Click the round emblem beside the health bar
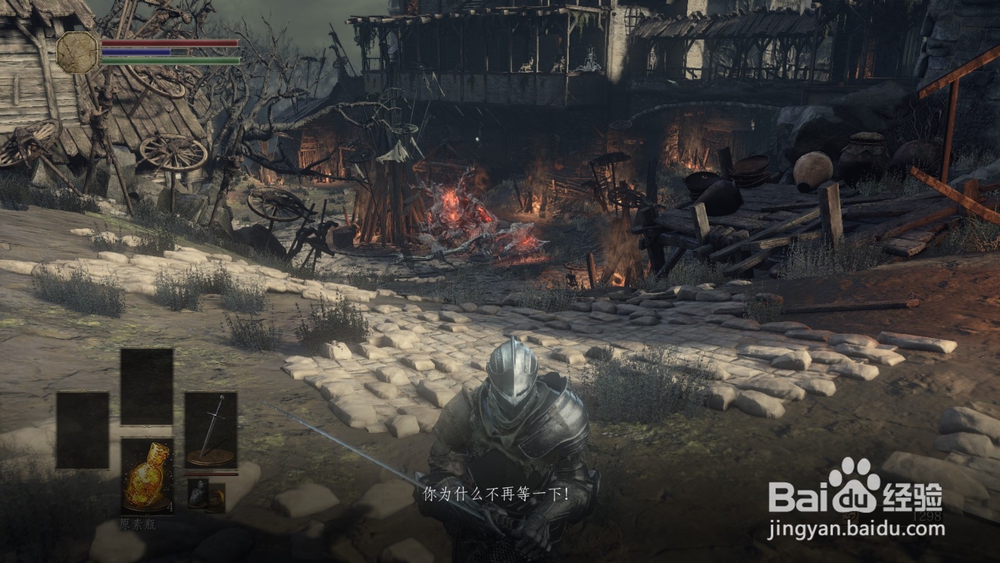 77,52
